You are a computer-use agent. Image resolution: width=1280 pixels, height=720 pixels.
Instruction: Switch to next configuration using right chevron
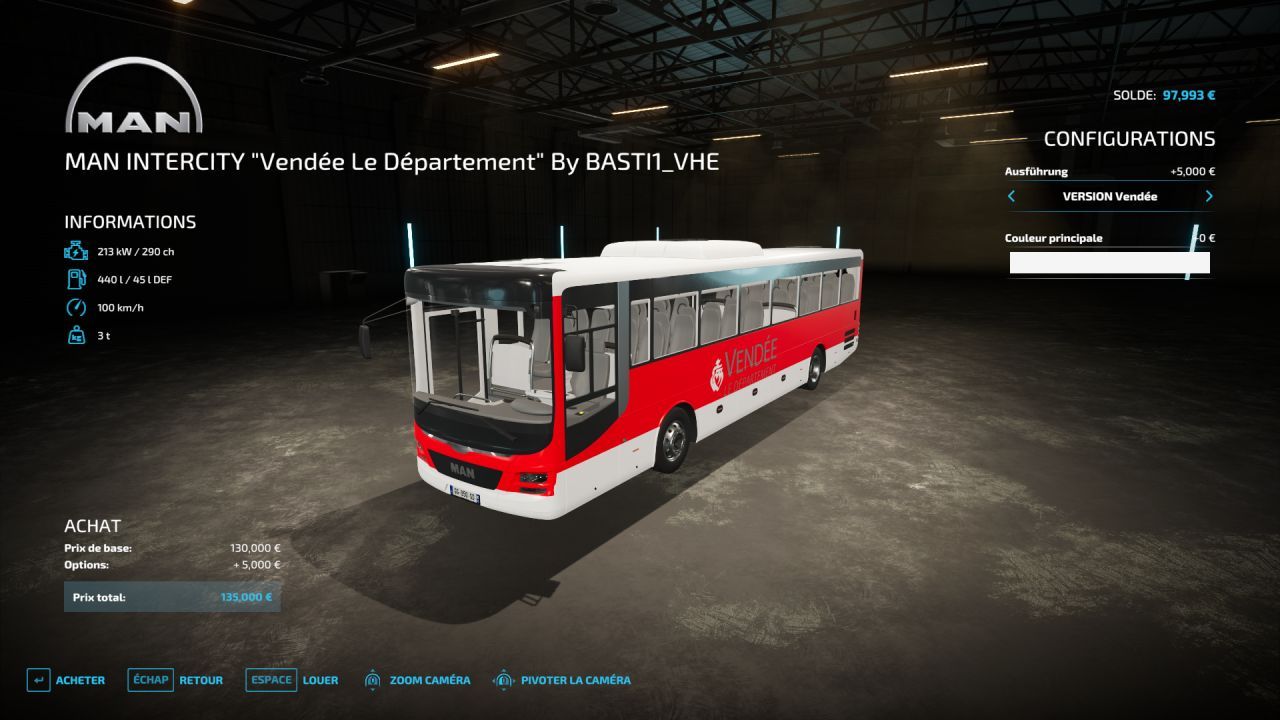click(x=1208, y=197)
